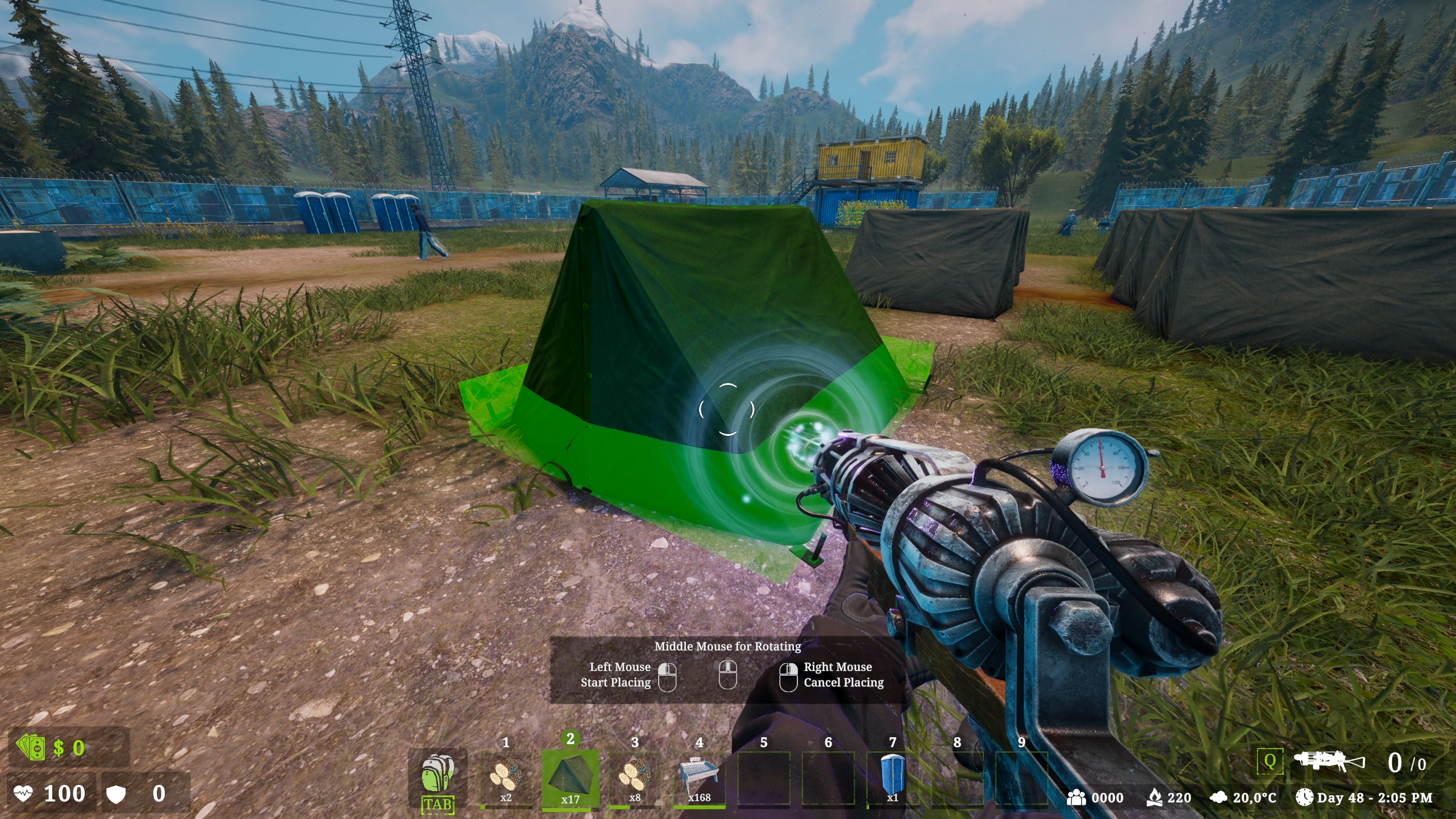This screenshot has height=819, width=1456.
Task: Click the equipped weapon icon
Action: [1329, 761]
